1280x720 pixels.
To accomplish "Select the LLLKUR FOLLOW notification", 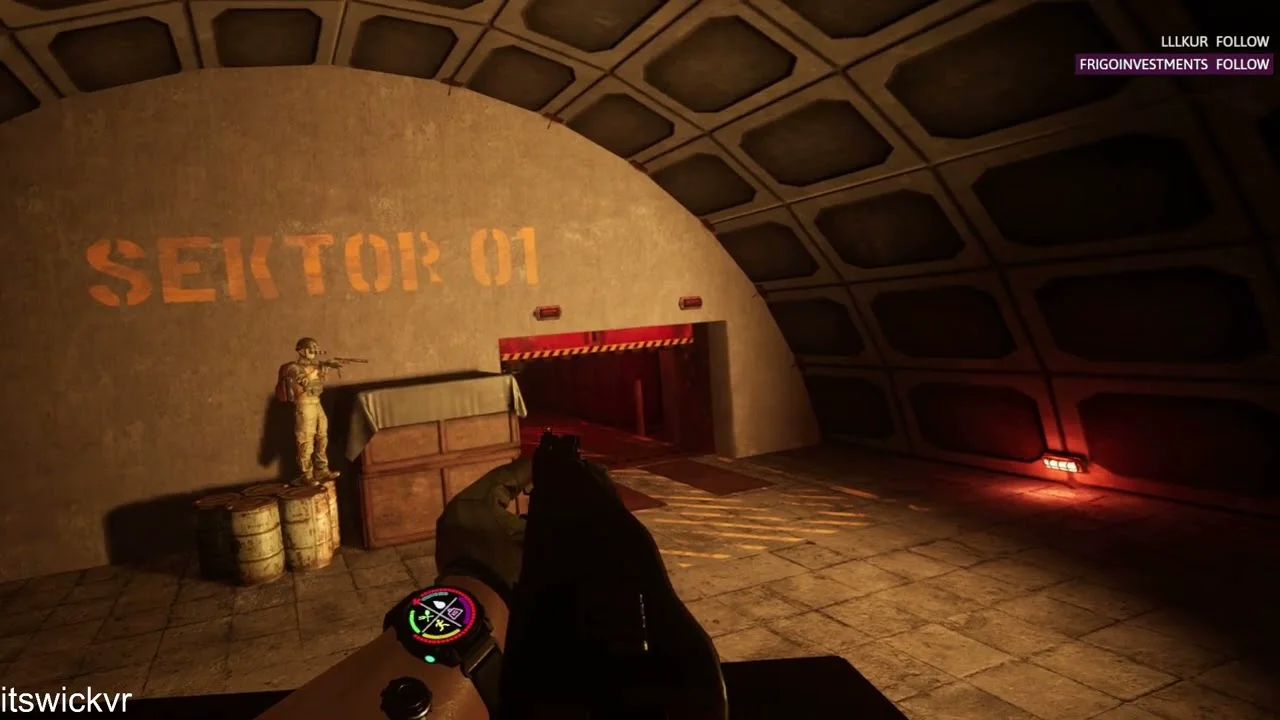I will coord(1214,41).
